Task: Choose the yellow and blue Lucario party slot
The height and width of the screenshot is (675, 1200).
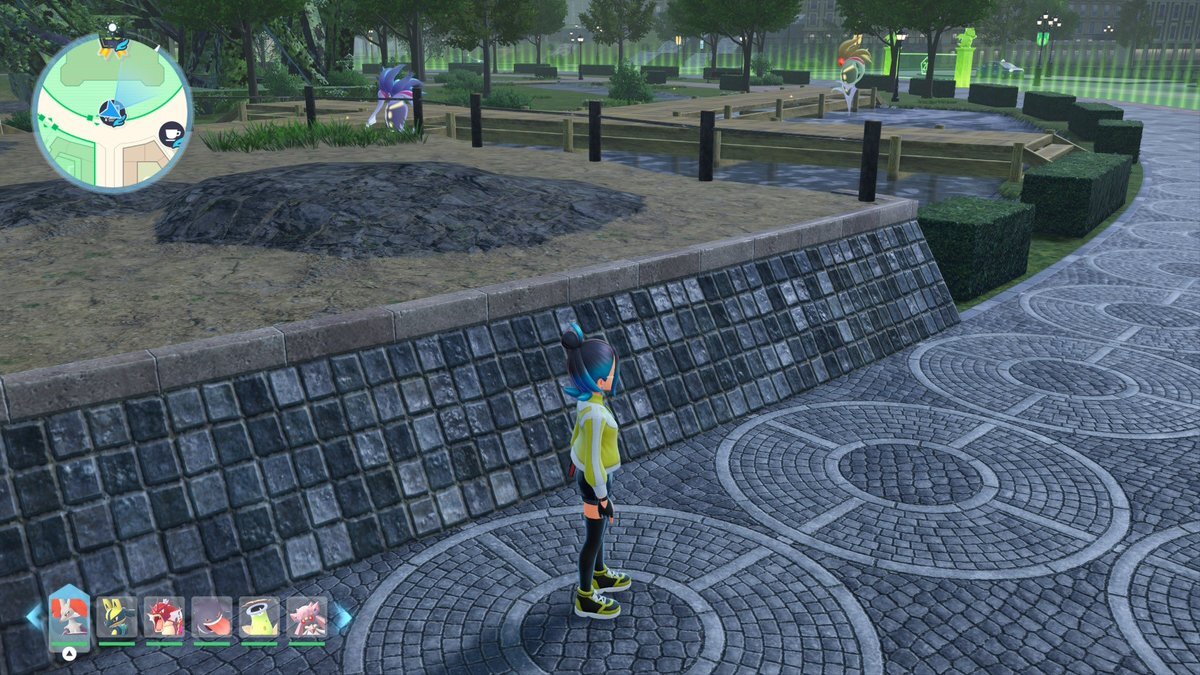Action: [x=116, y=618]
